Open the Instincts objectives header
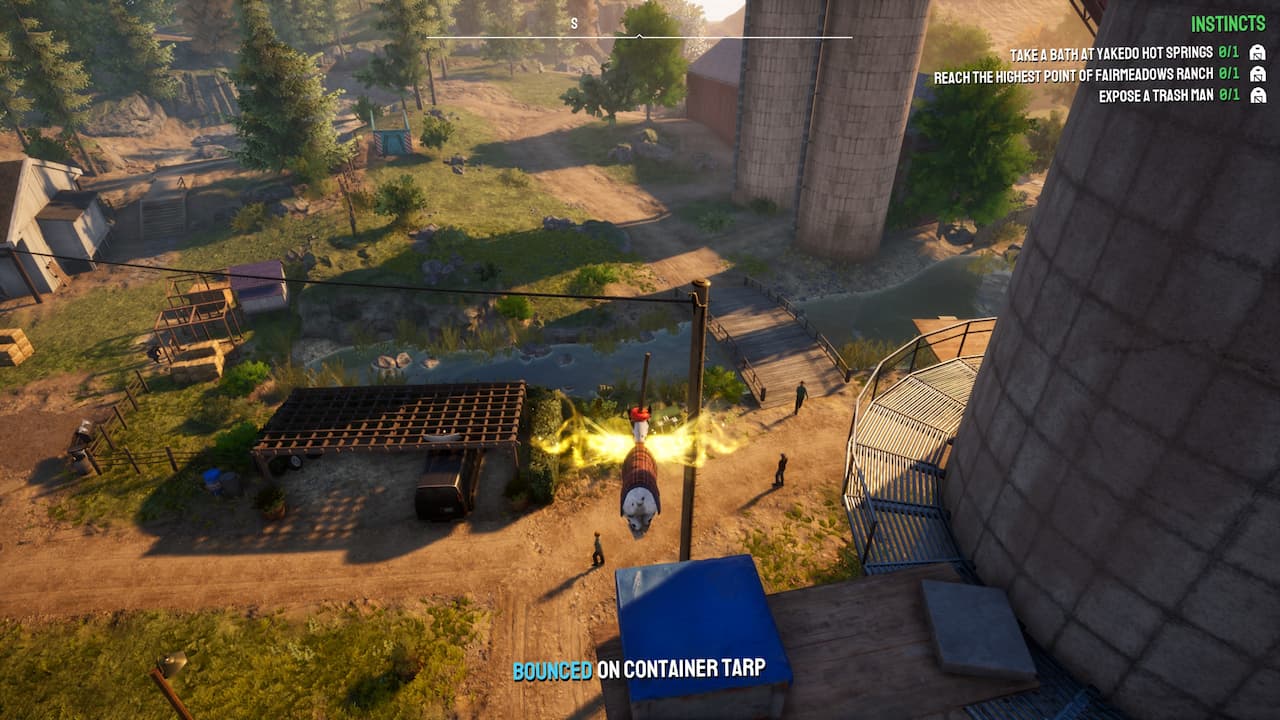Image resolution: width=1280 pixels, height=720 pixels. point(1228,24)
